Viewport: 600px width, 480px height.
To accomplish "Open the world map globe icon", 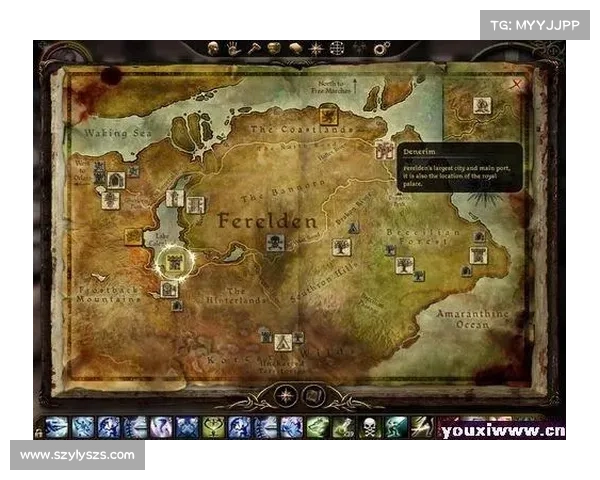I will pos(337,47).
